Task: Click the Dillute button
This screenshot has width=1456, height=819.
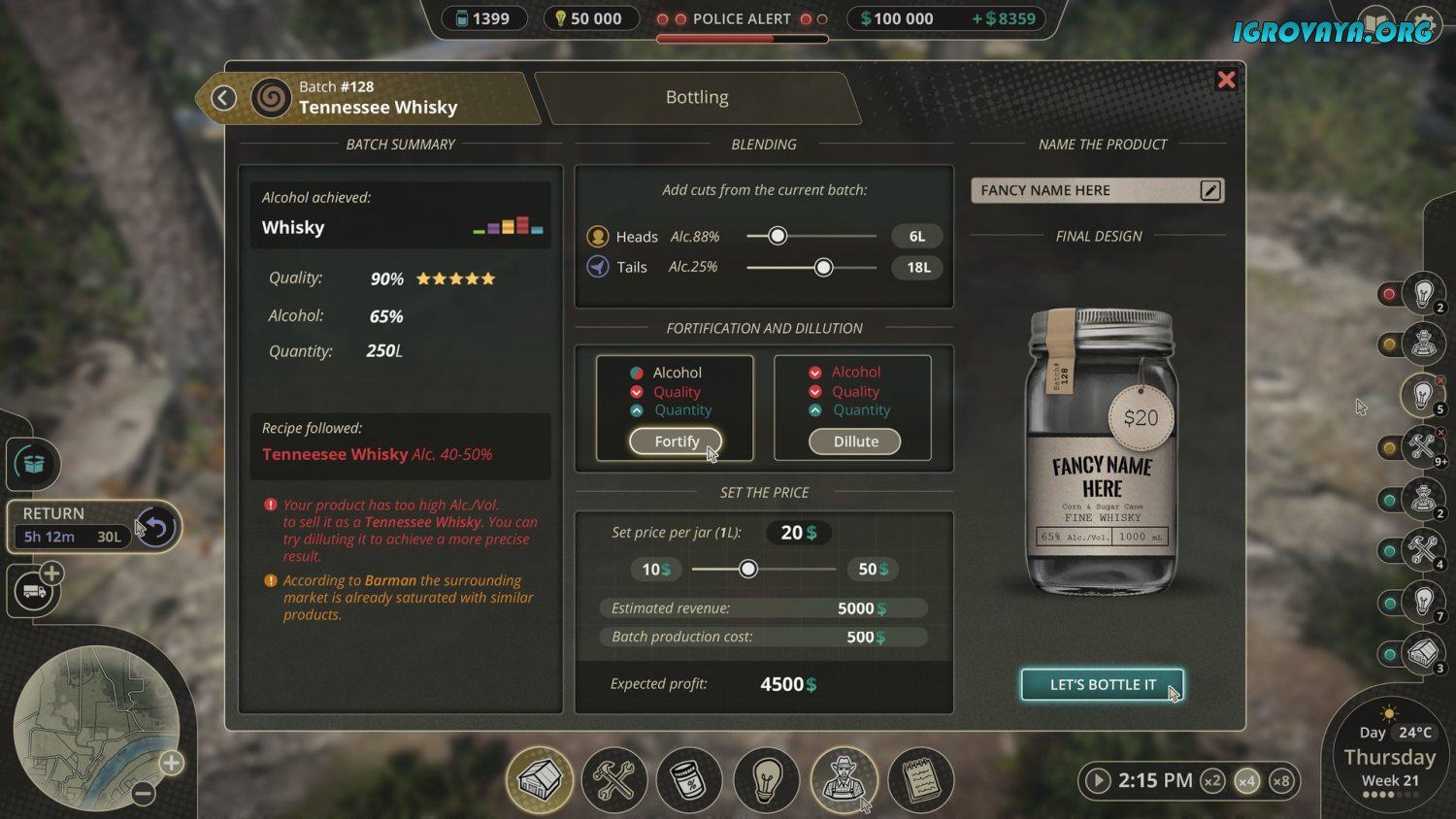Action: [855, 442]
